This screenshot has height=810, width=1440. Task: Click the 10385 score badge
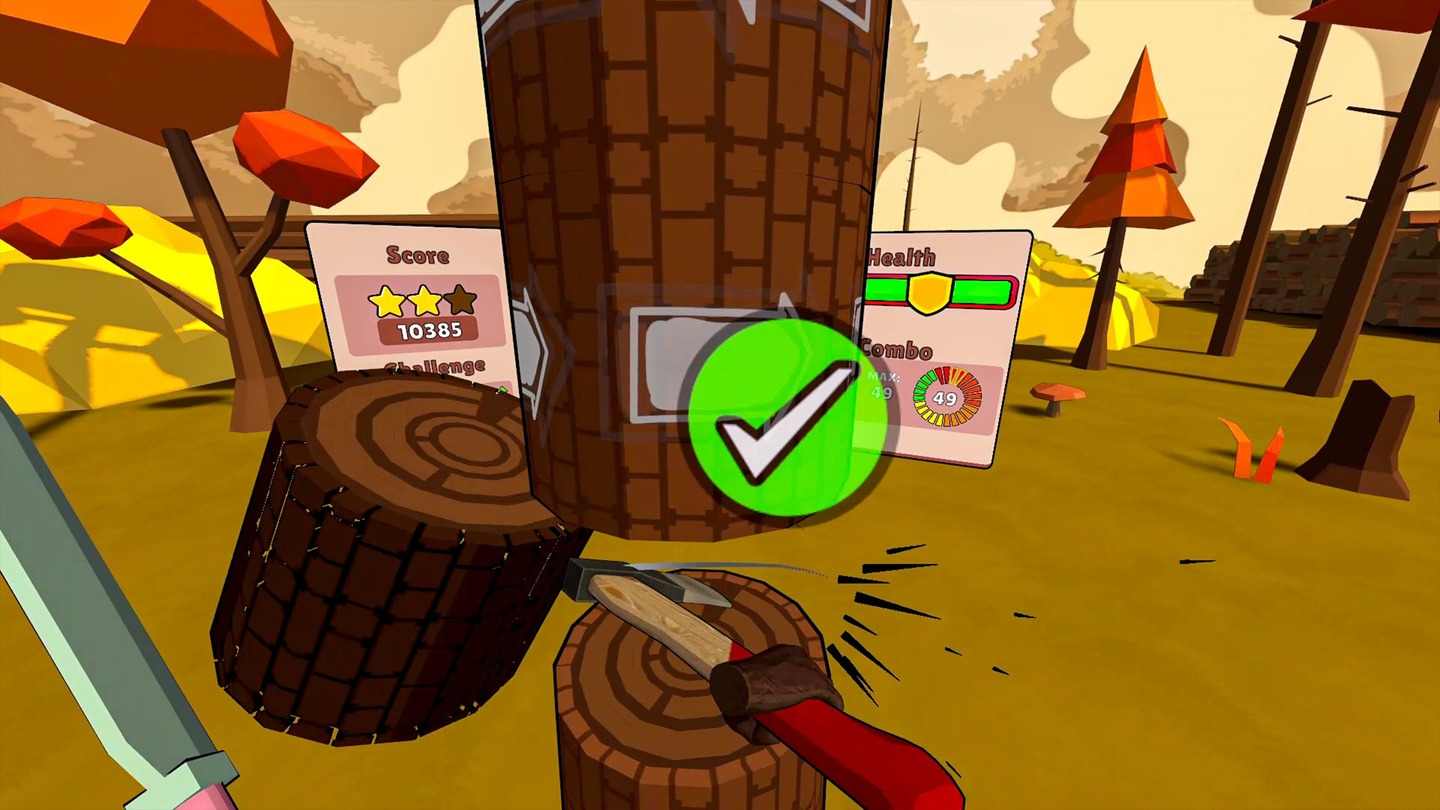pyautogui.click(x=430, y=330)
